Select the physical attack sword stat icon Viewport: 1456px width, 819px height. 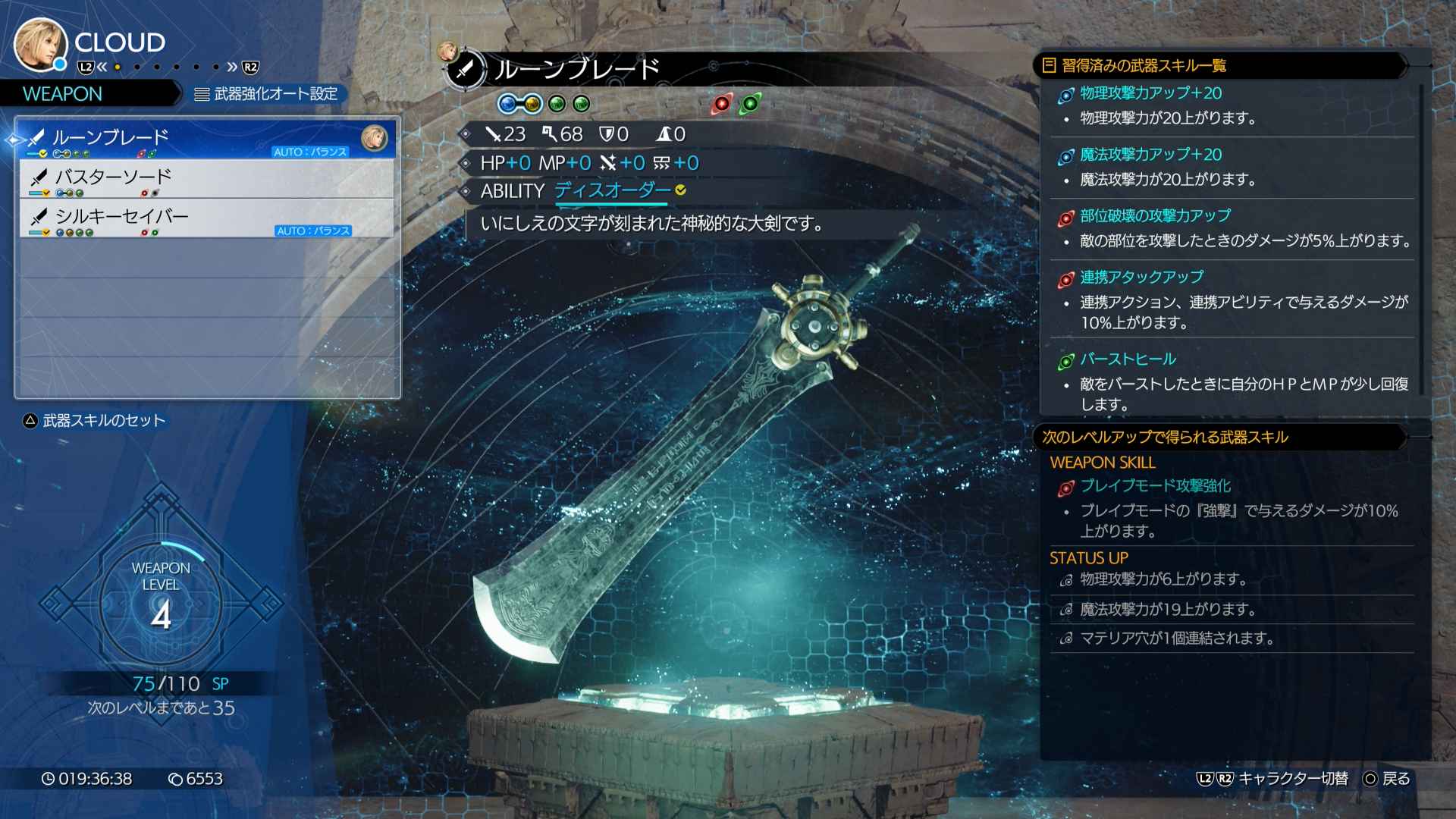coord(494,134)
